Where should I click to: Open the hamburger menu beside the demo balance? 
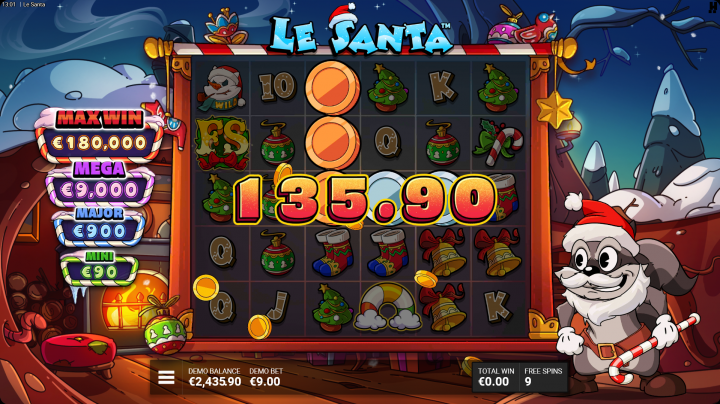point(167,377)
